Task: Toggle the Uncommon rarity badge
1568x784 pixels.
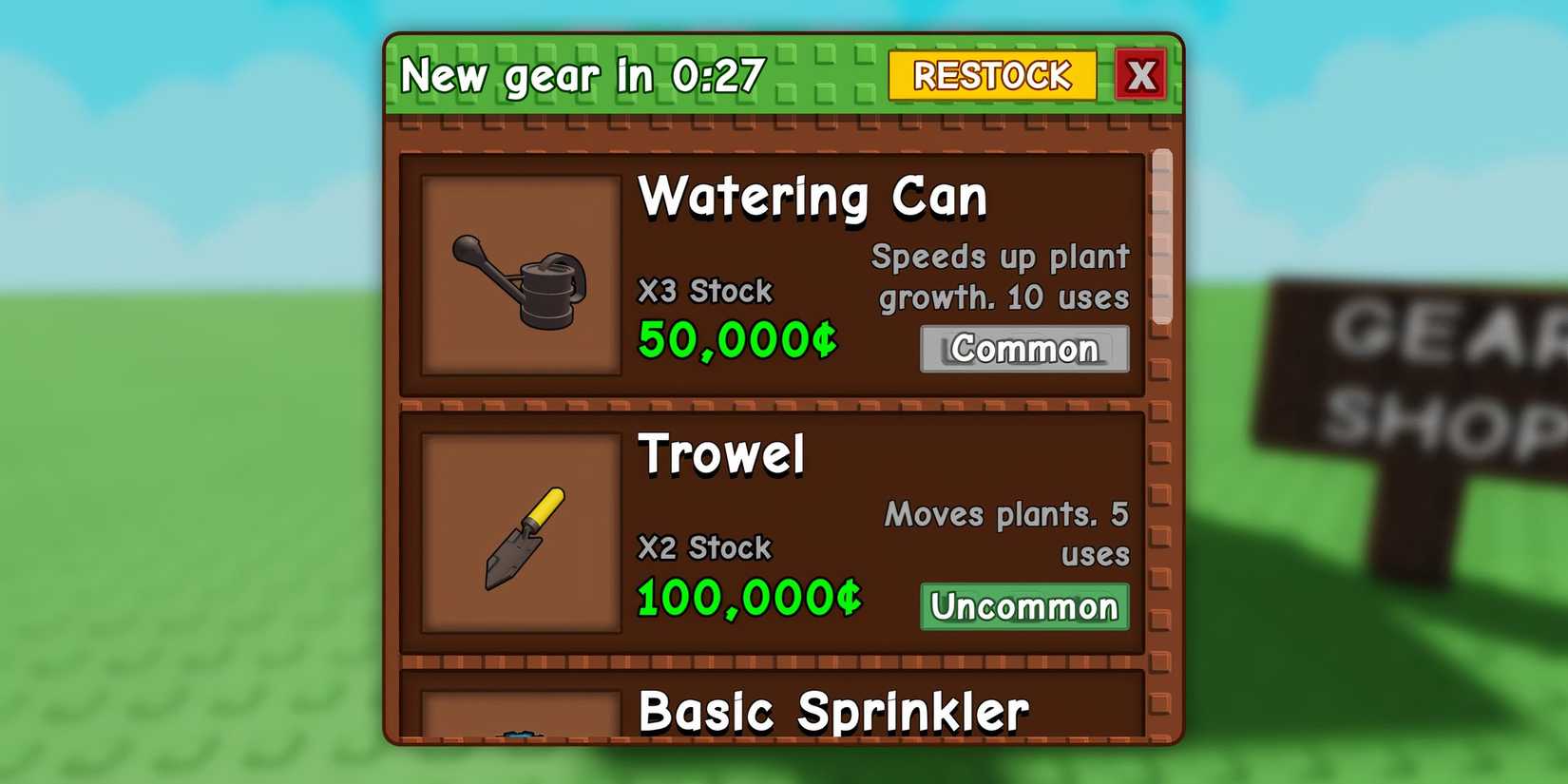Action: (1023, 606)
